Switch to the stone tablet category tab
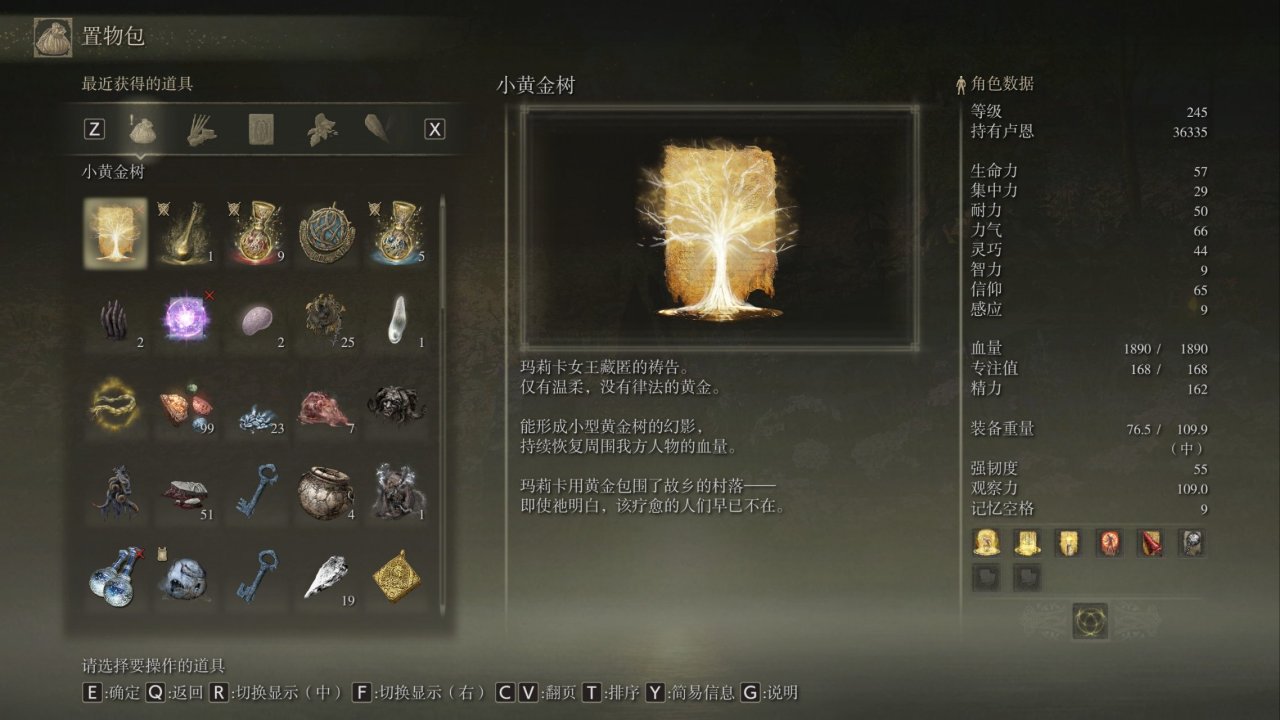 tap(261, 129)
